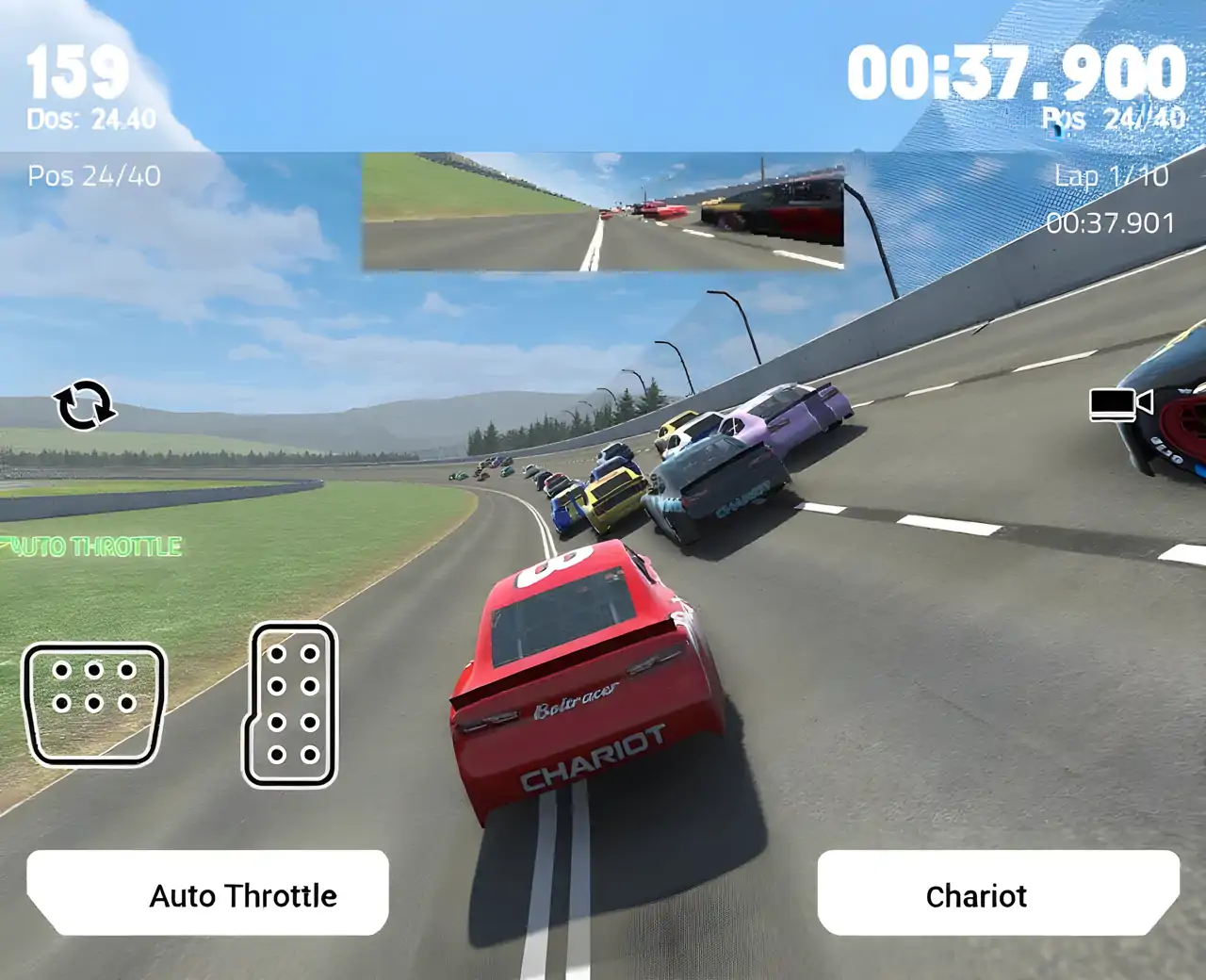The width and height of the screenshot is (1206, 980).
Task: Tap the rear-view mirror display
Action: (603, 212)
